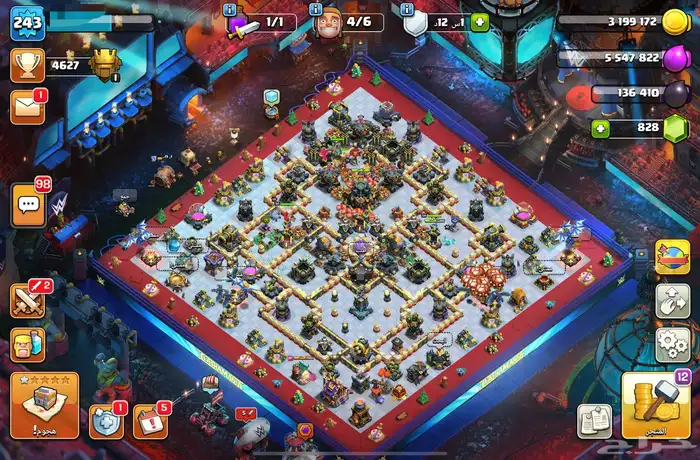Open the mail inbox envelope
The height and width of the screenshot is (460, 700).
point(27,107)
